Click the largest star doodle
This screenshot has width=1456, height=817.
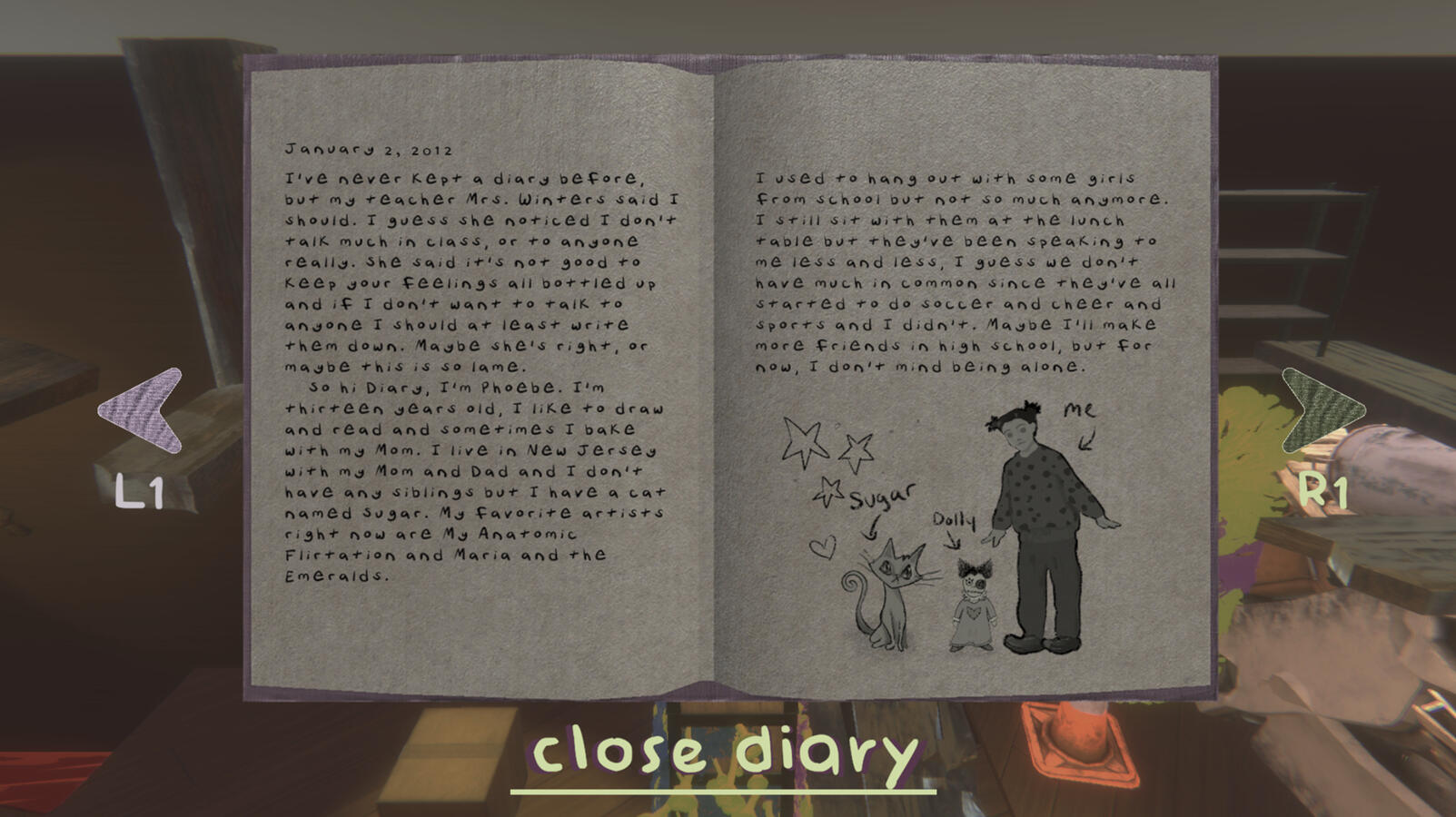tap(805, 440)
